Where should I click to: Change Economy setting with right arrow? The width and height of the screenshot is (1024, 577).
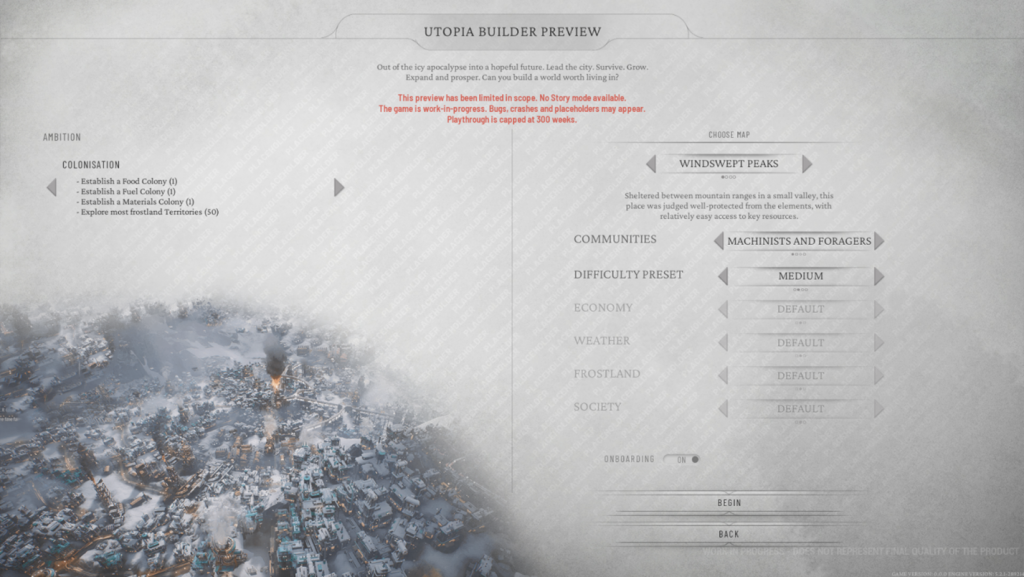point(879,310)
